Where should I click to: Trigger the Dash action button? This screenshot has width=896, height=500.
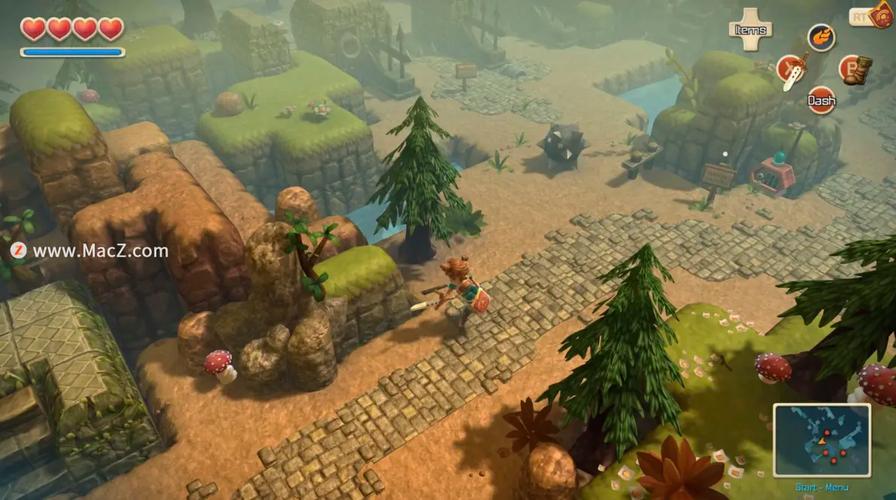(822, 100)
